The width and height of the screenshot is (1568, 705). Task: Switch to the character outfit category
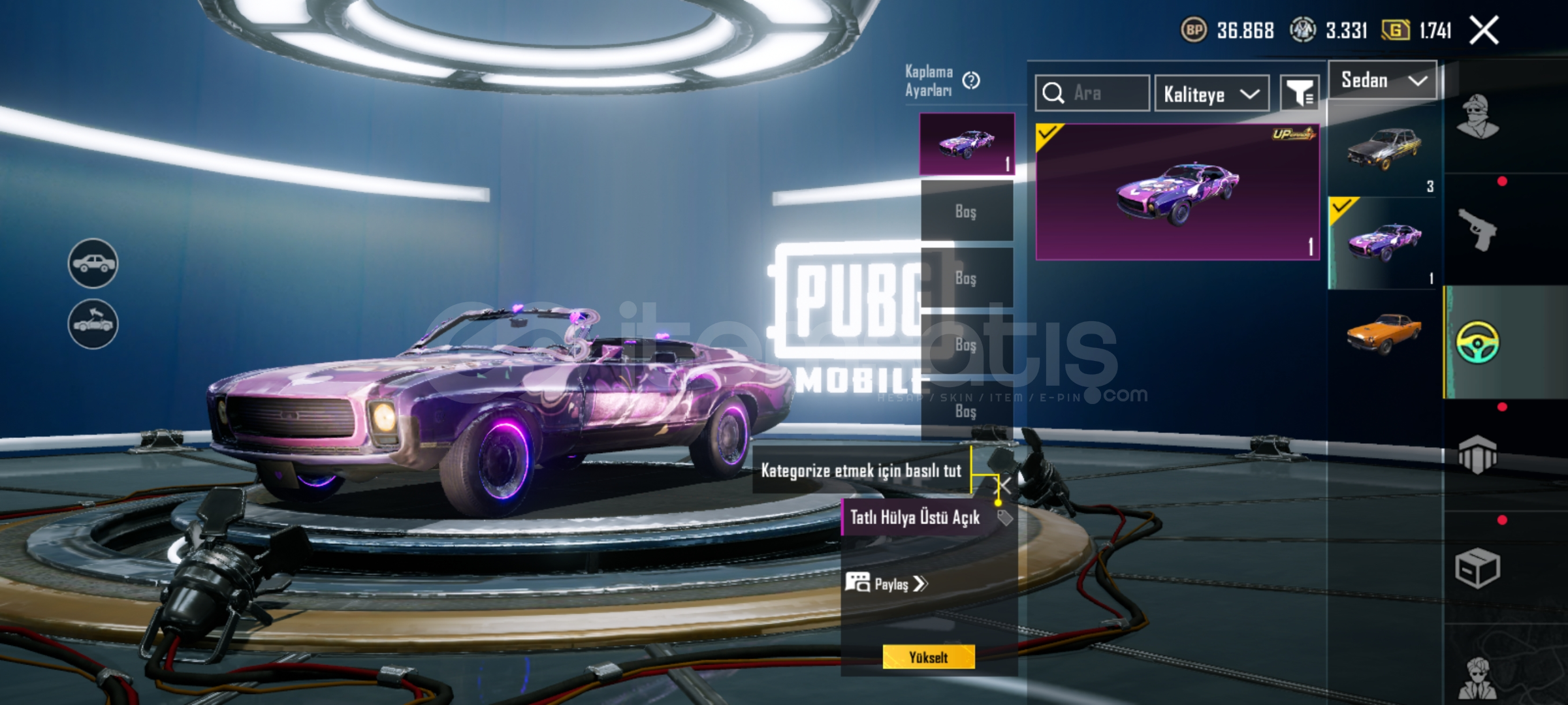tap(1477, 117)
